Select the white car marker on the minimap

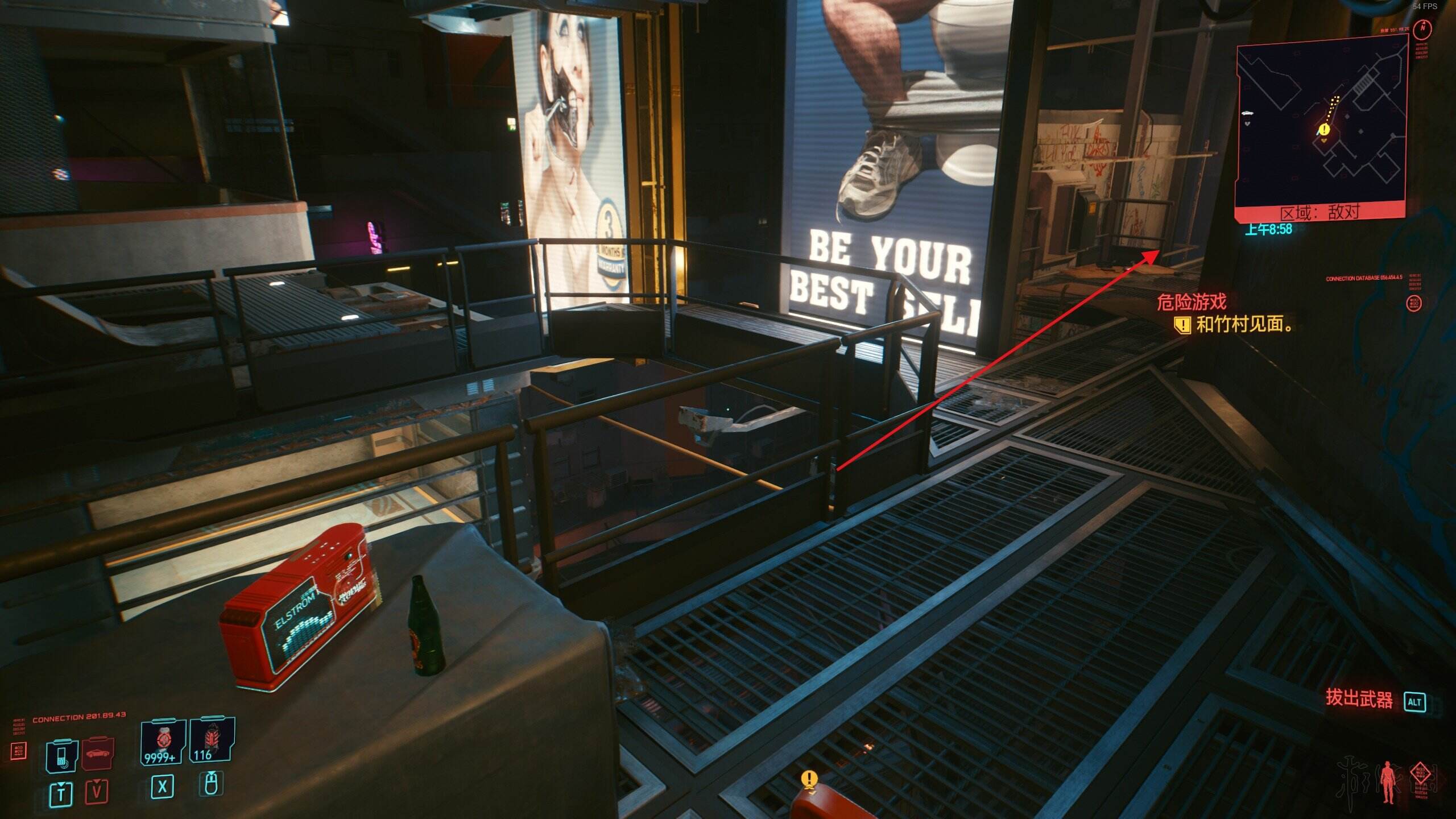[x=1248, y=113]
